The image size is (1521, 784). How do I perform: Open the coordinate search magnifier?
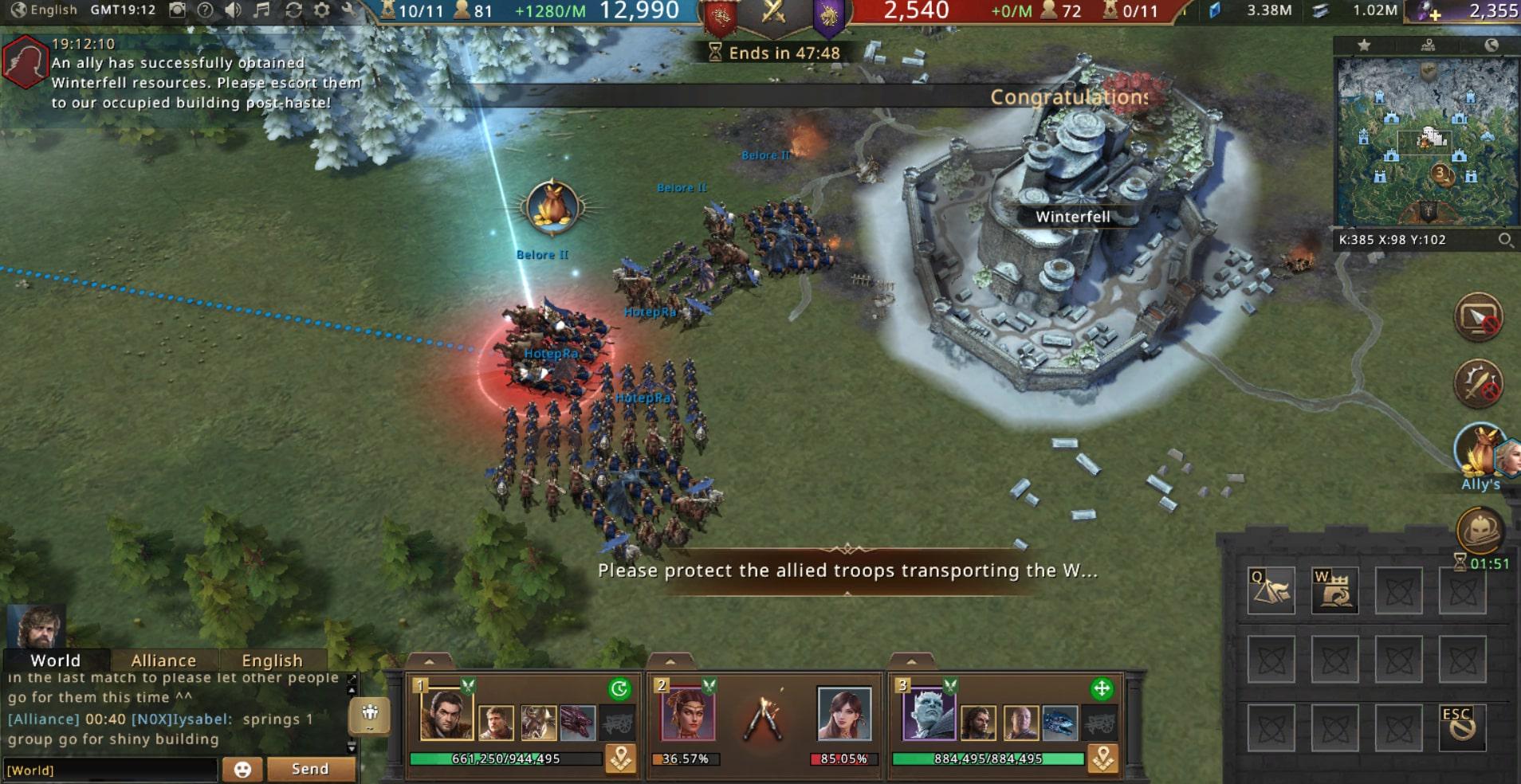click(1505, 240)
